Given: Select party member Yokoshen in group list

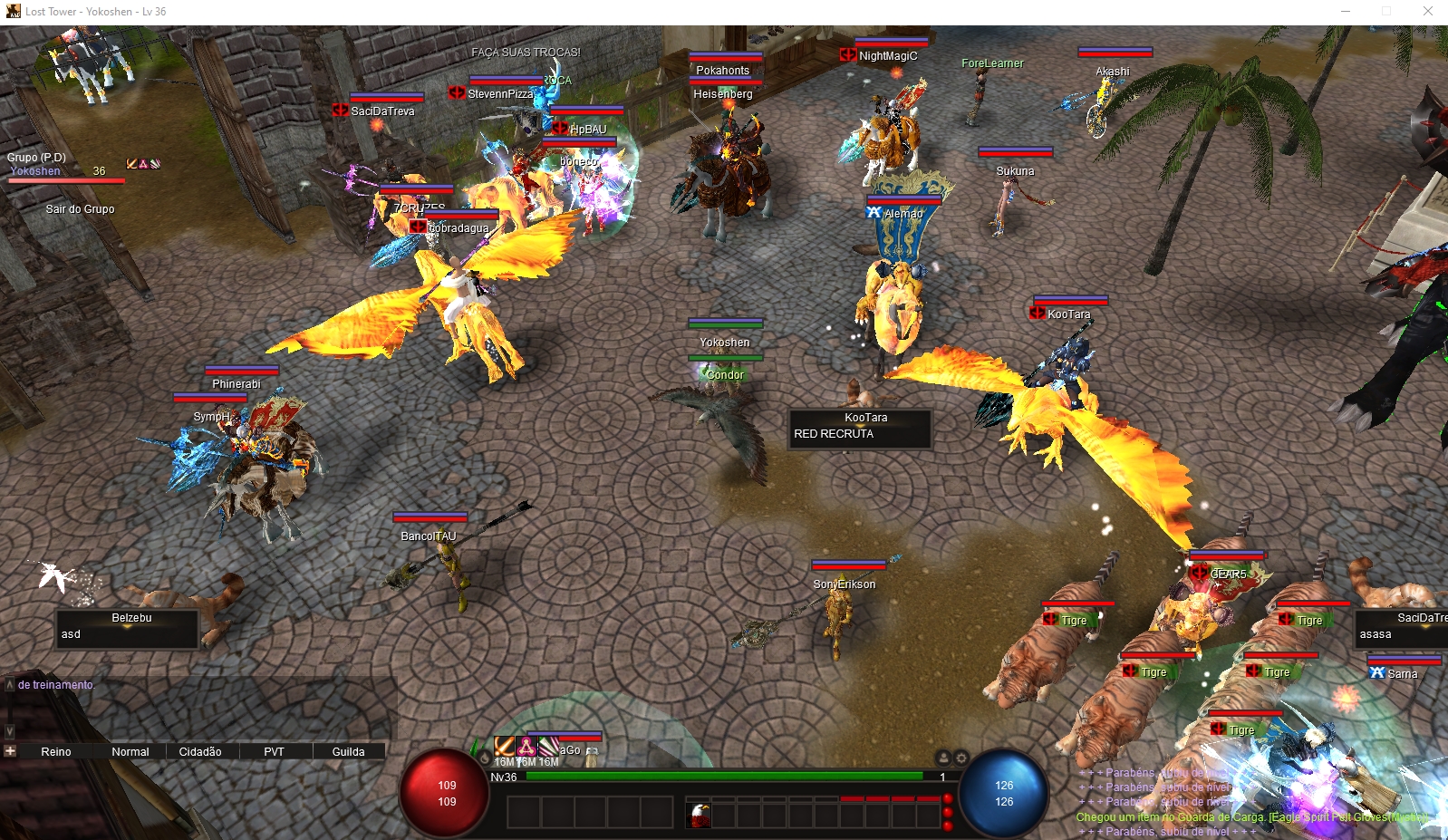Looking at the screenshot, I should pos(36,171).
